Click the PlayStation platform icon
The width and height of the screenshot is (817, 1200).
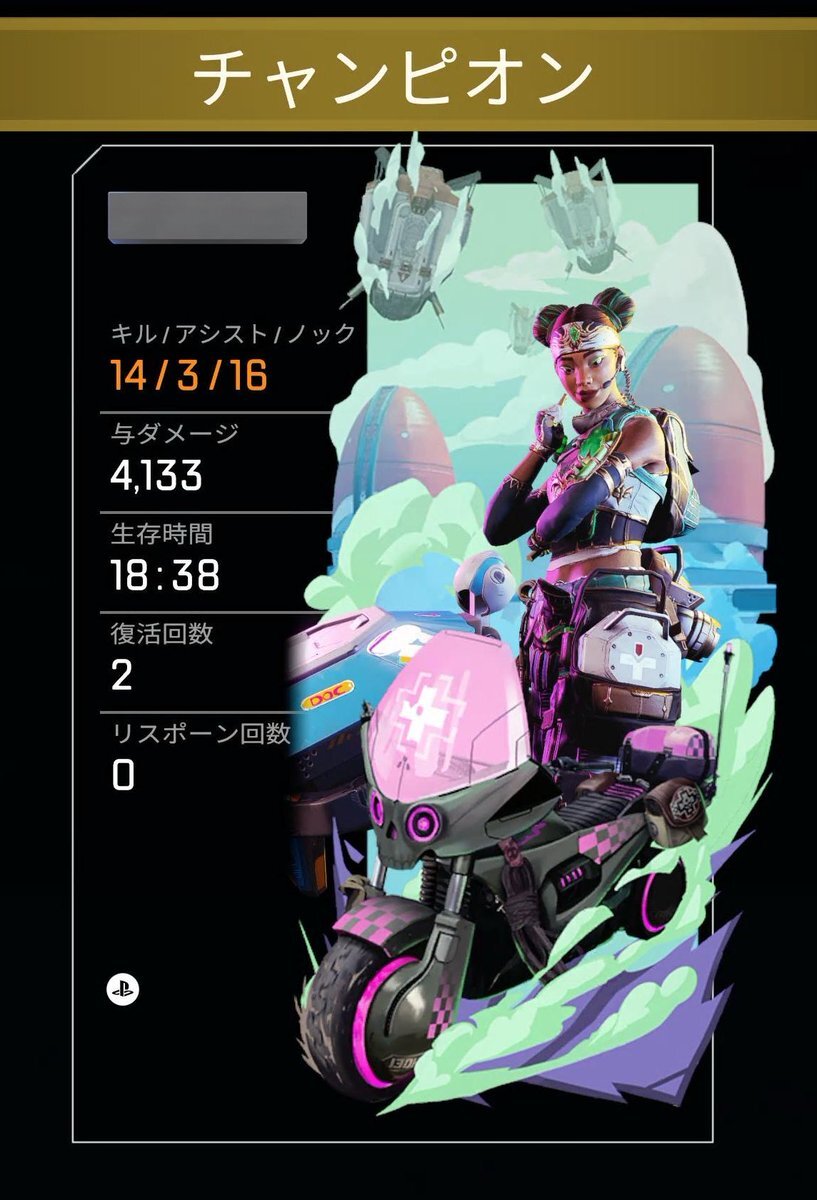(123, 990)
